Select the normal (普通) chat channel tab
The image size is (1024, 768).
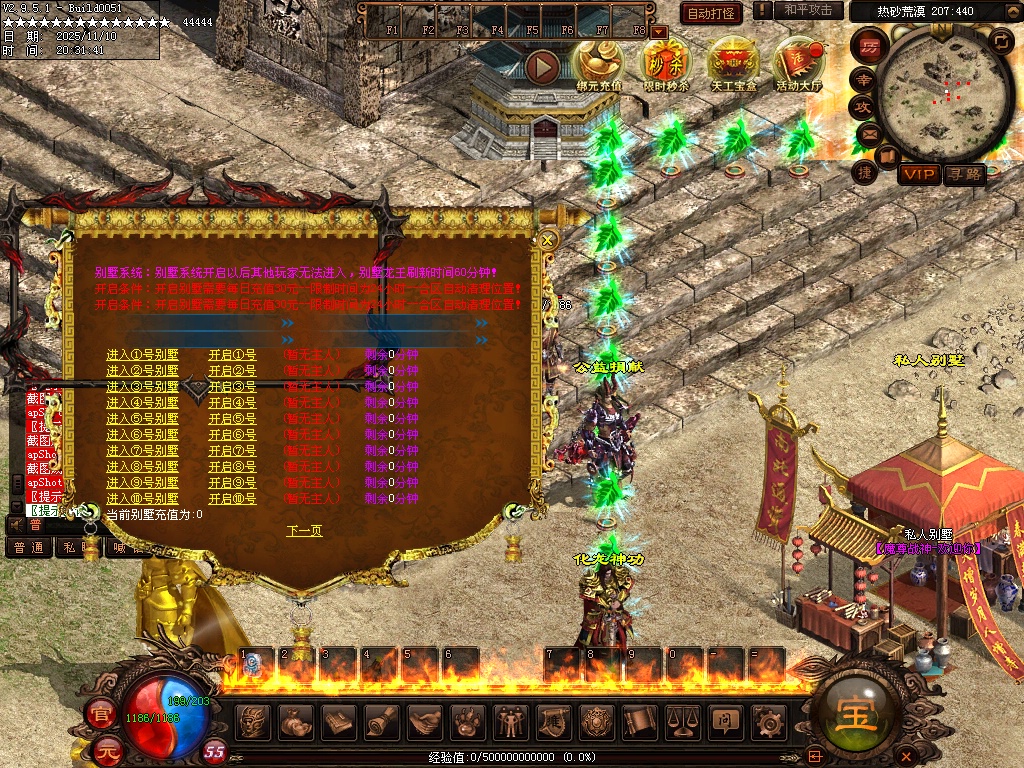tap(29, 548)
